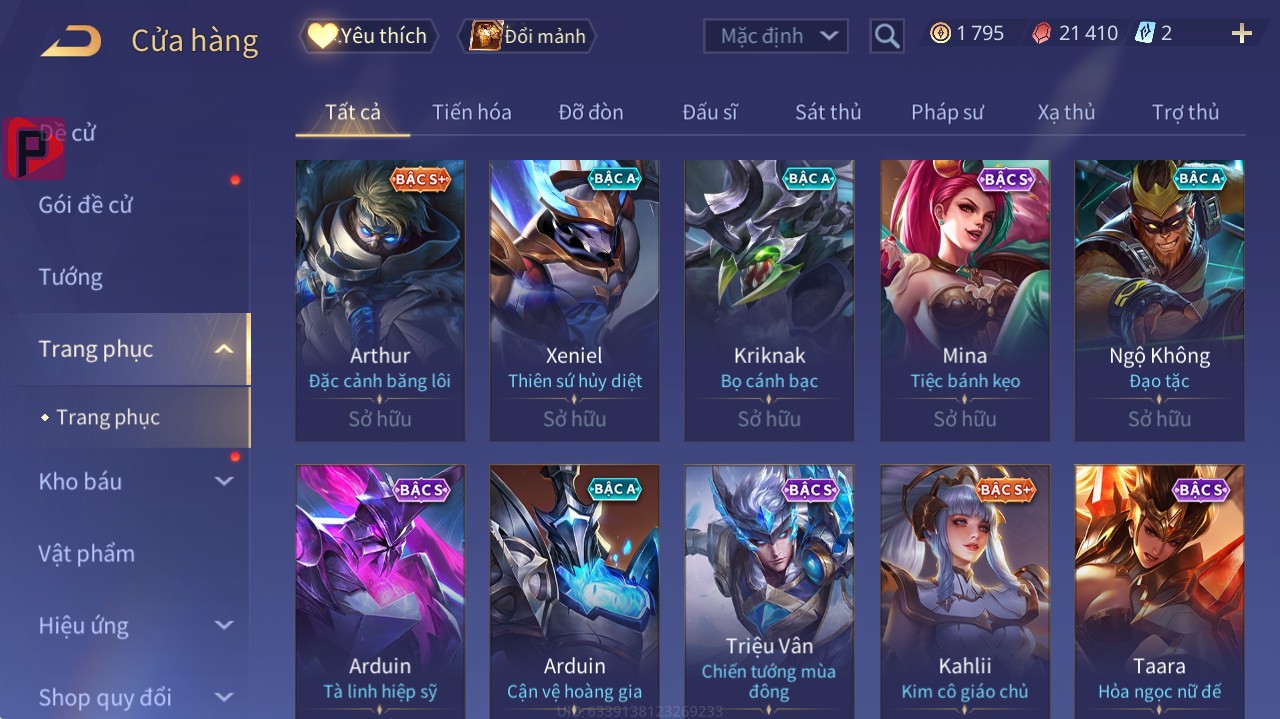Open the Vật phẩm section
Screen dimensions: 1280x719
[x=87, y=553]
